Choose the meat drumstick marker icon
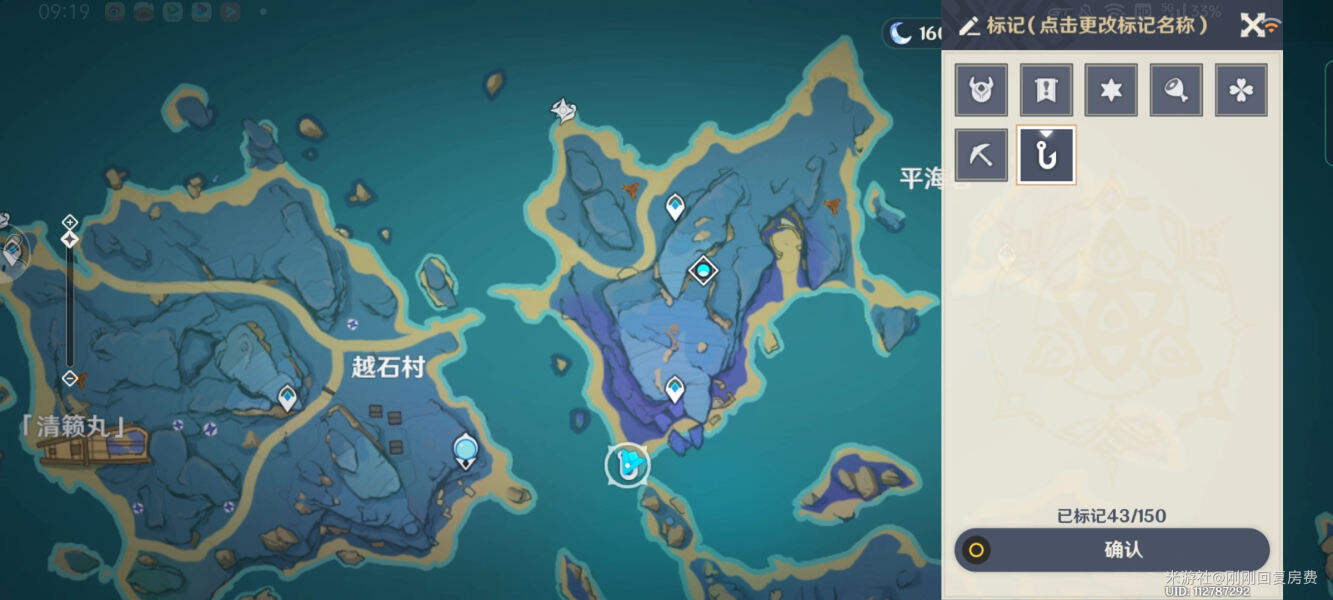 1176,90
